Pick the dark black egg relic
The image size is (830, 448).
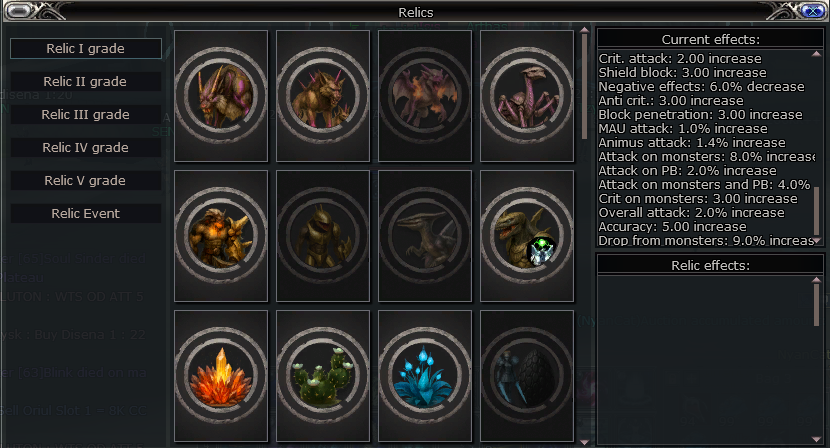(x=527, y=376)
